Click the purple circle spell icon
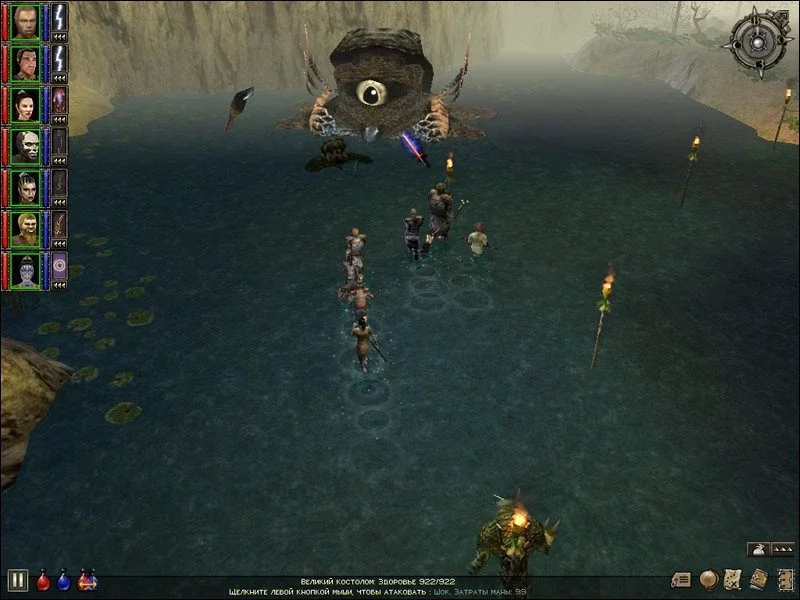Viewport: 800px width, 600px height. tap(59, 266)
